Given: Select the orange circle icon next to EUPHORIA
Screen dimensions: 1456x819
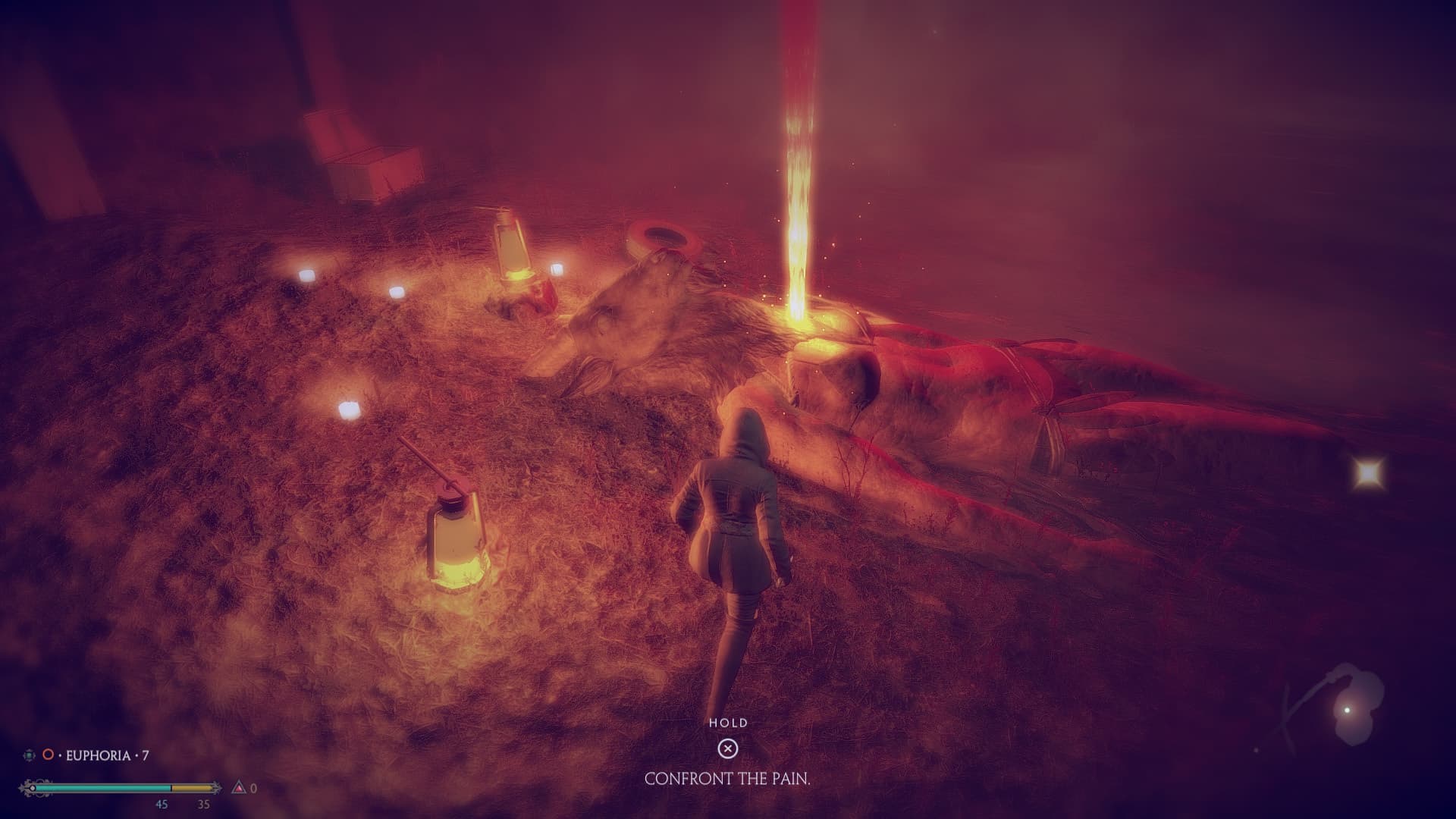Looking at the screenshot, I should [47, 755].
